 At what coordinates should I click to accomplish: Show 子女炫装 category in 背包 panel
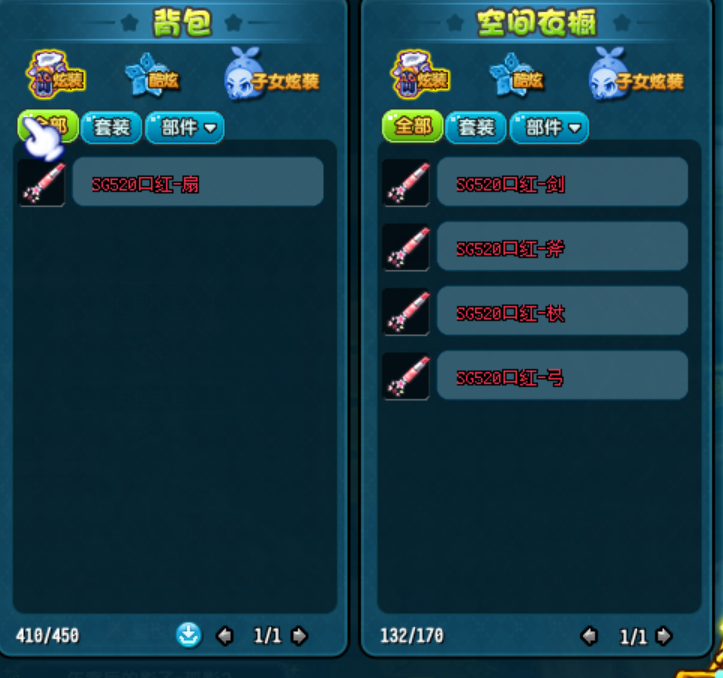click(x=272, y=75)
